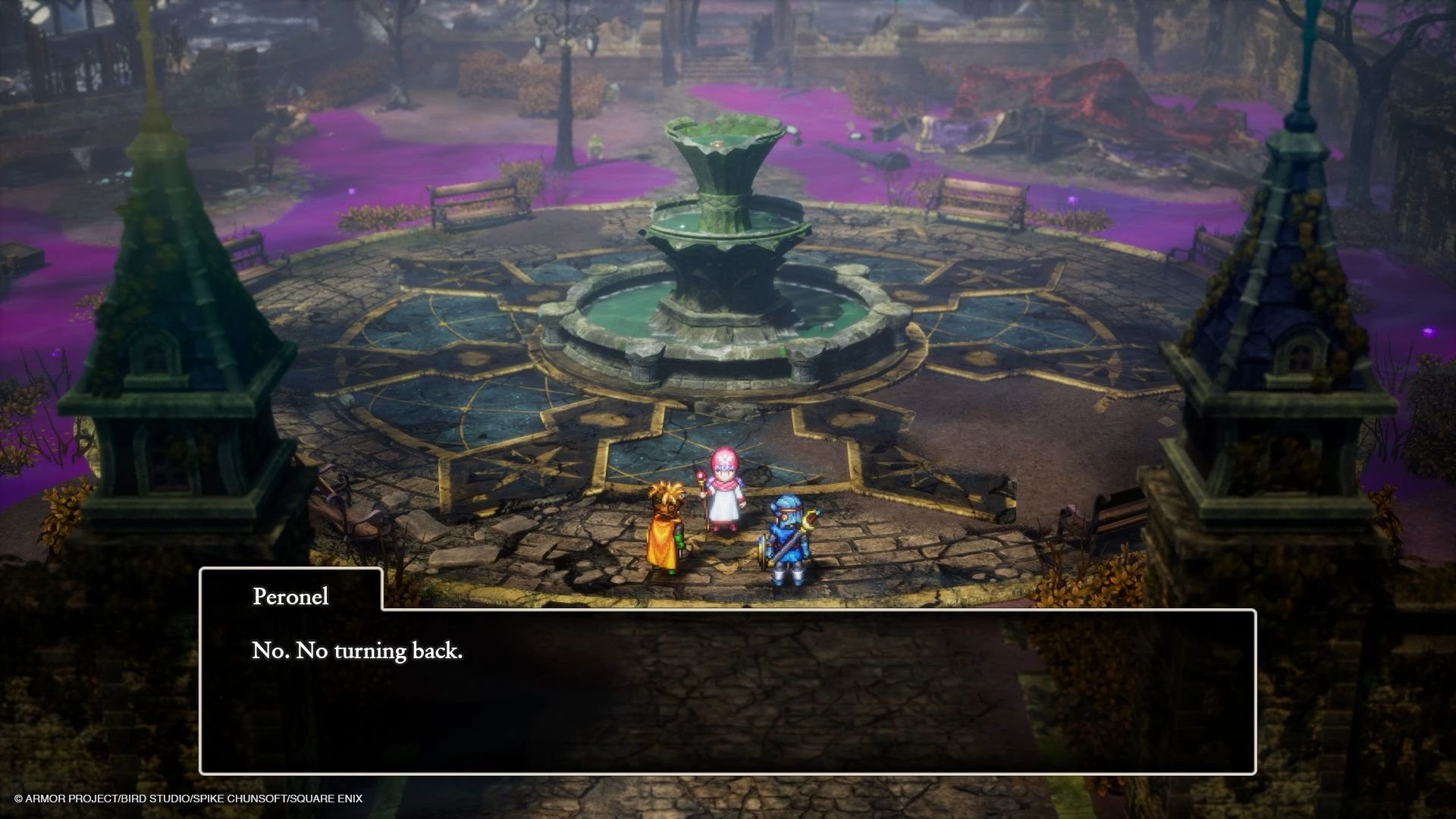Viewport: 1456px width, 819px height.
Task: Click the dialogue line 'No. No turning back.'
Action: tap(356, 650)
